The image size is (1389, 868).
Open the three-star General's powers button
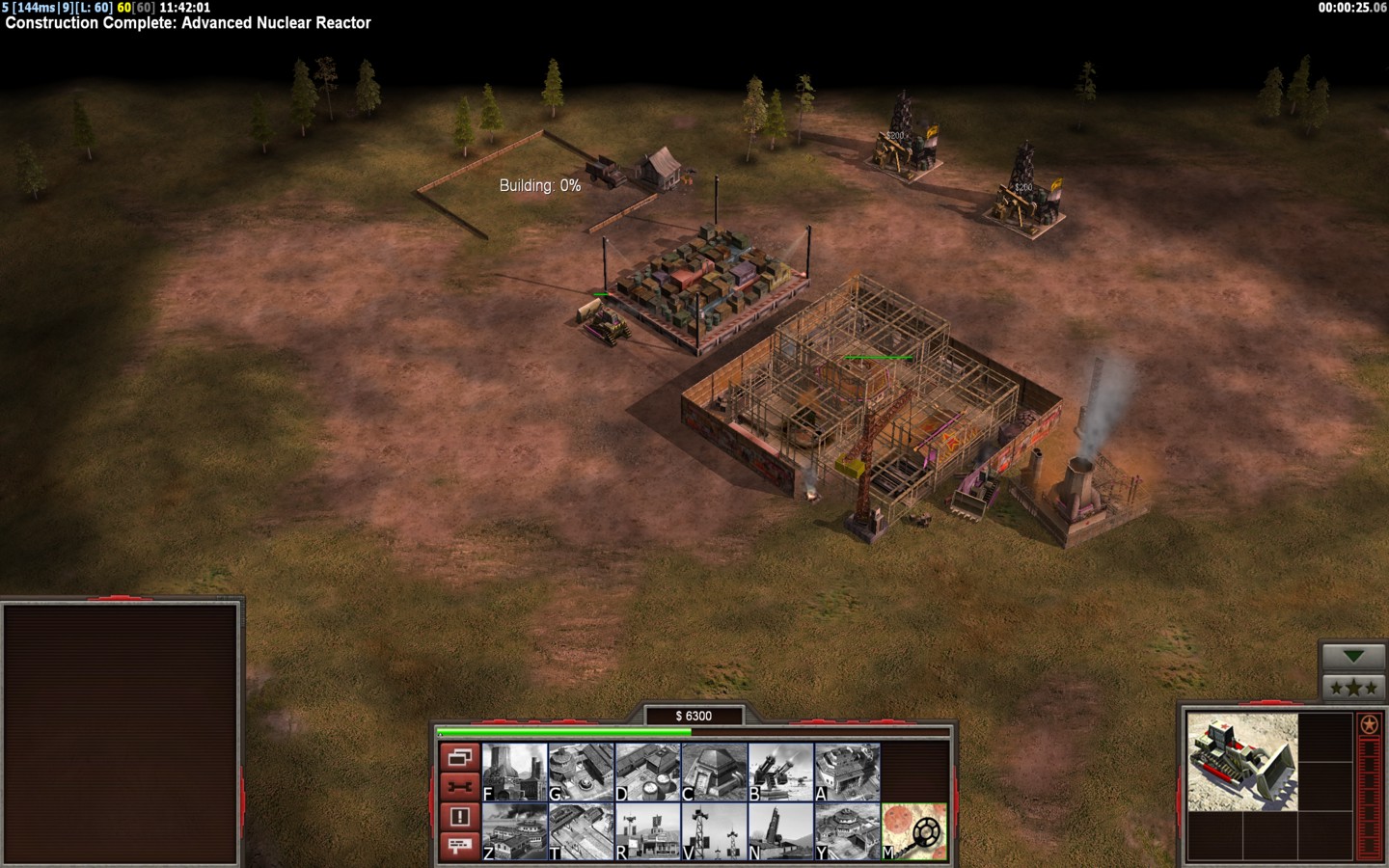[x=1353, y=688]
